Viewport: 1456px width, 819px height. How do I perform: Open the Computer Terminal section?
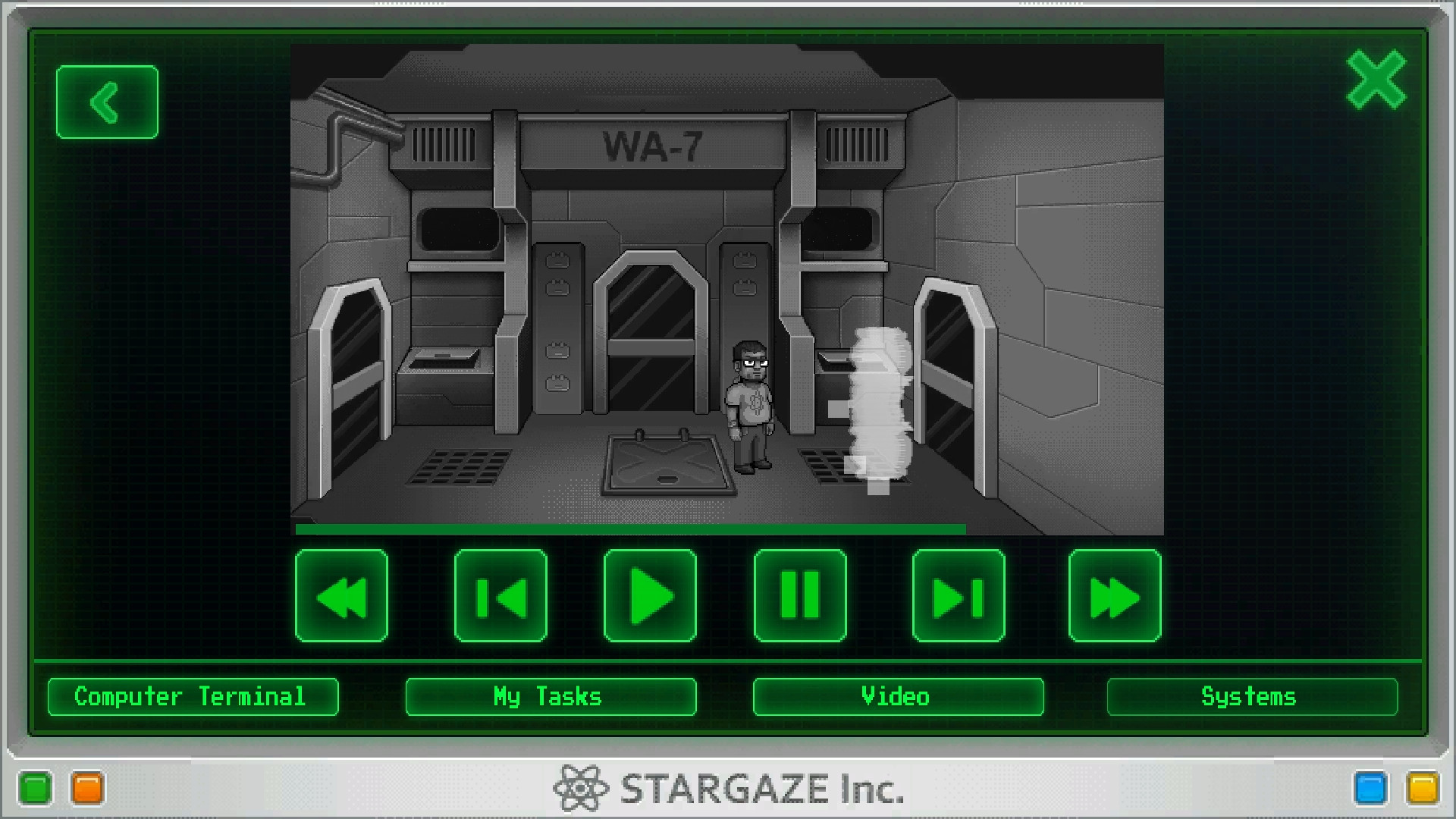coord(192,696)
